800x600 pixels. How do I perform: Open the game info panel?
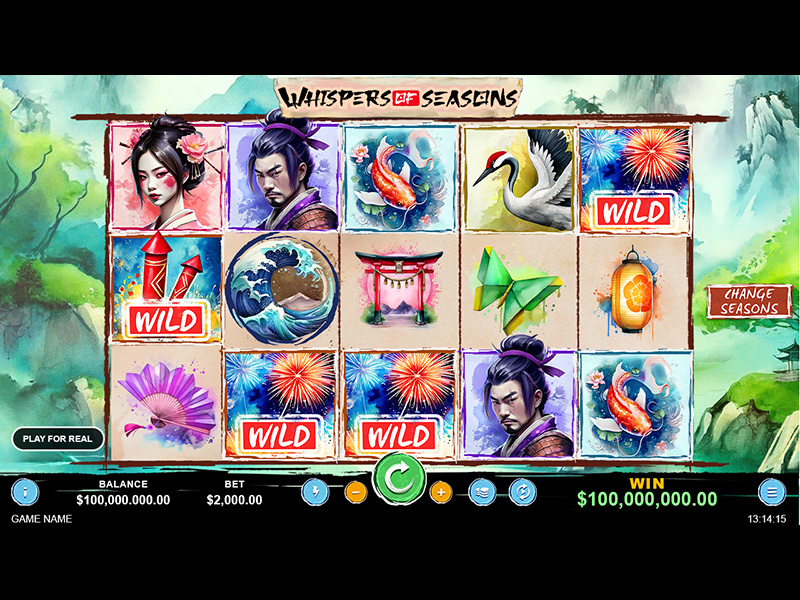(x=25, y=491)
